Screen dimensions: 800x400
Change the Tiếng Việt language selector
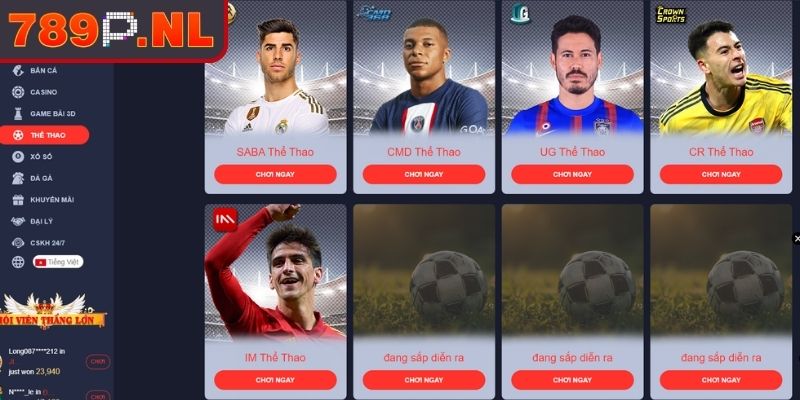point(57,262)
